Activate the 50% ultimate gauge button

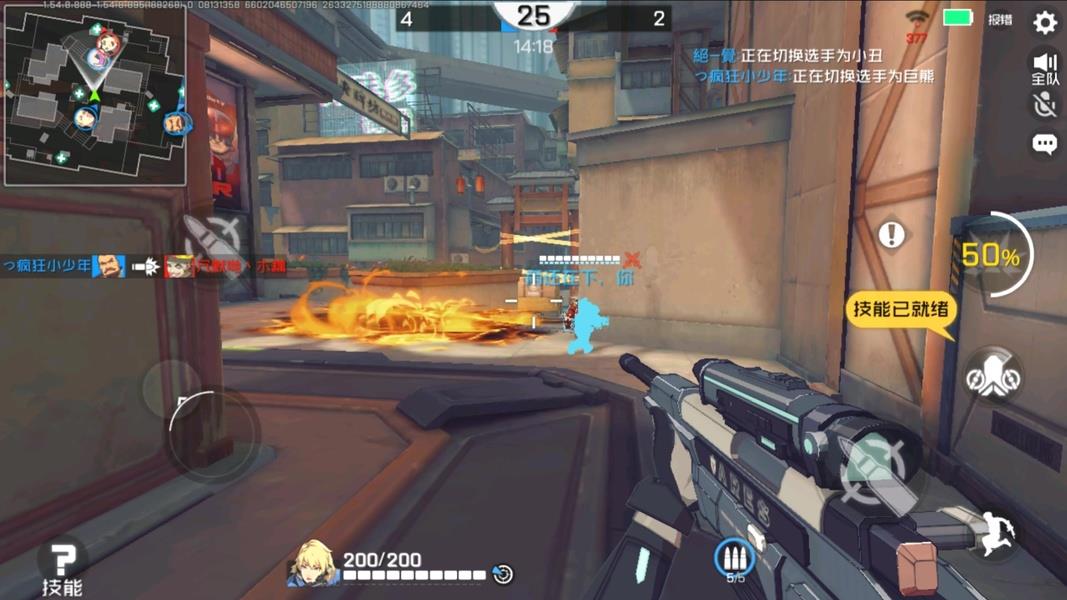990,256
